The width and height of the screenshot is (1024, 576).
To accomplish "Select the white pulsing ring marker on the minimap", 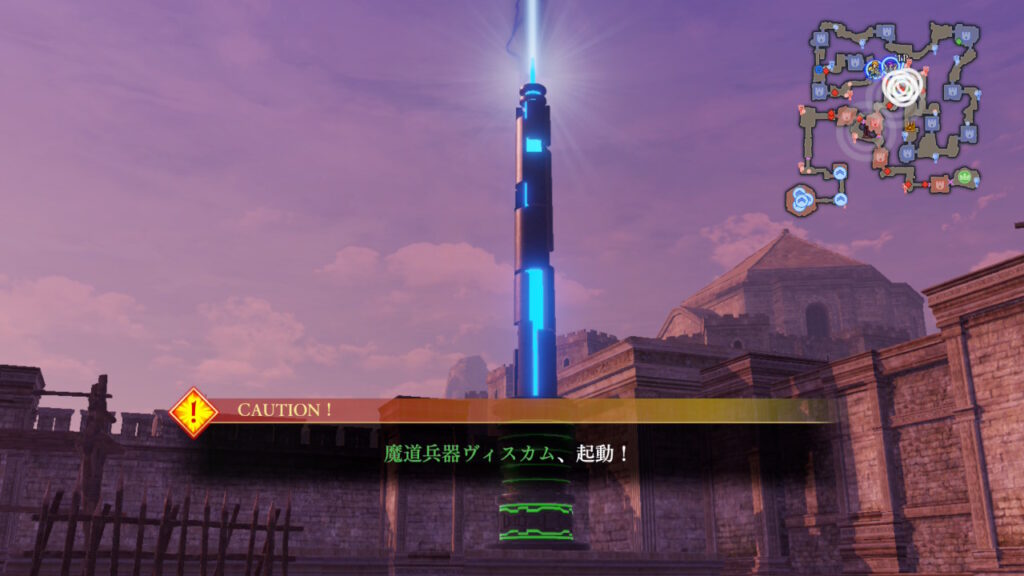I will click(902, 87).
